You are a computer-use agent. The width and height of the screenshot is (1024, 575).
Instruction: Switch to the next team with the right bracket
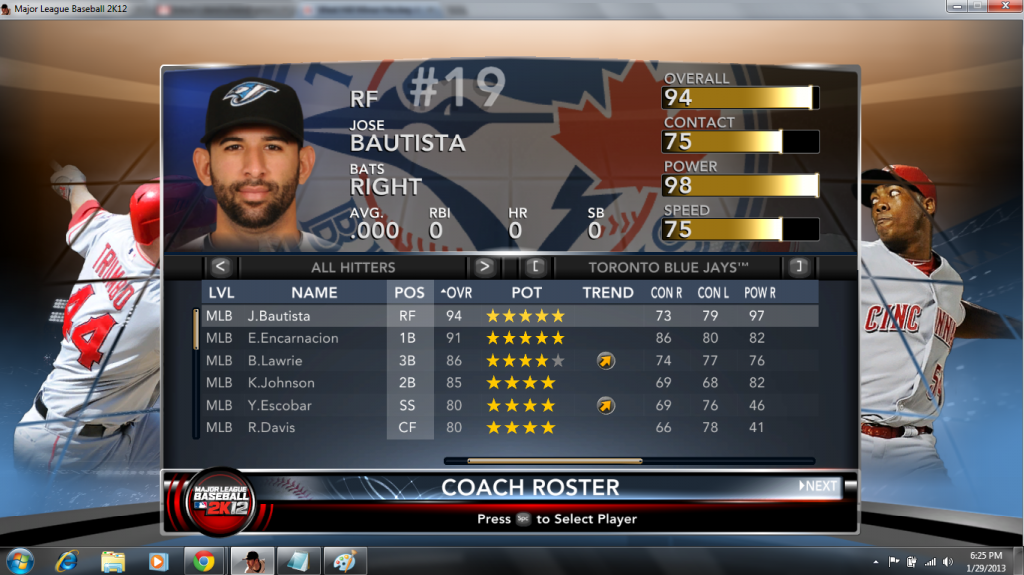(798, 267)
